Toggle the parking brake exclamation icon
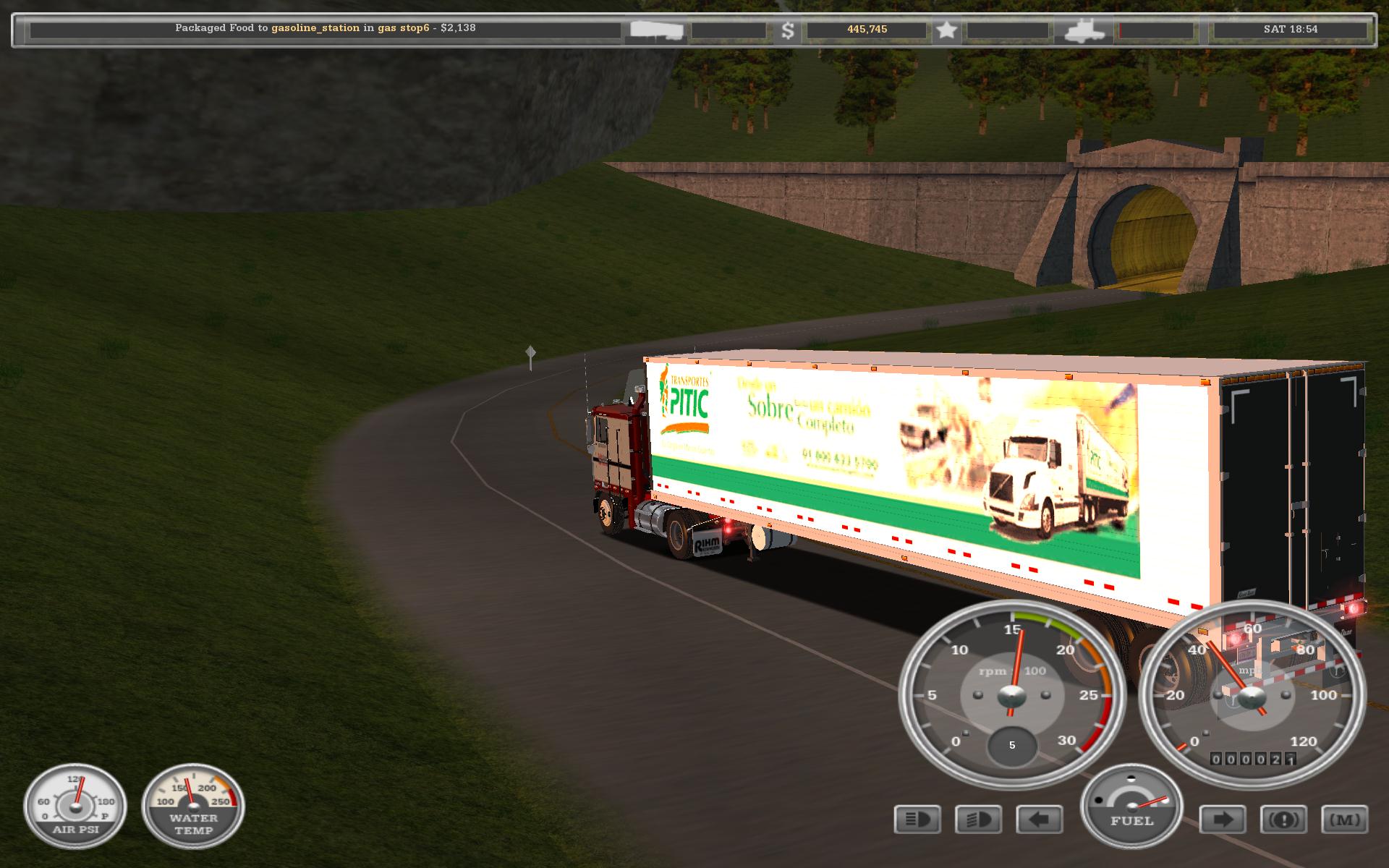Viewport: 1389px width, 868px height. (1283, 820)
